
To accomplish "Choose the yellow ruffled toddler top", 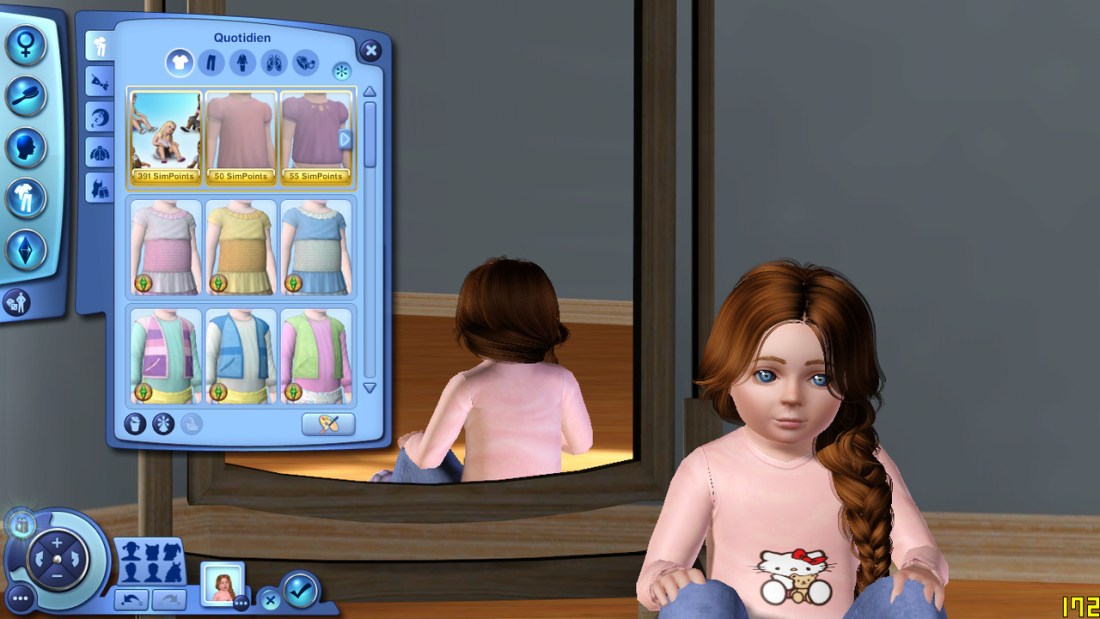I will tap(241, 246).
